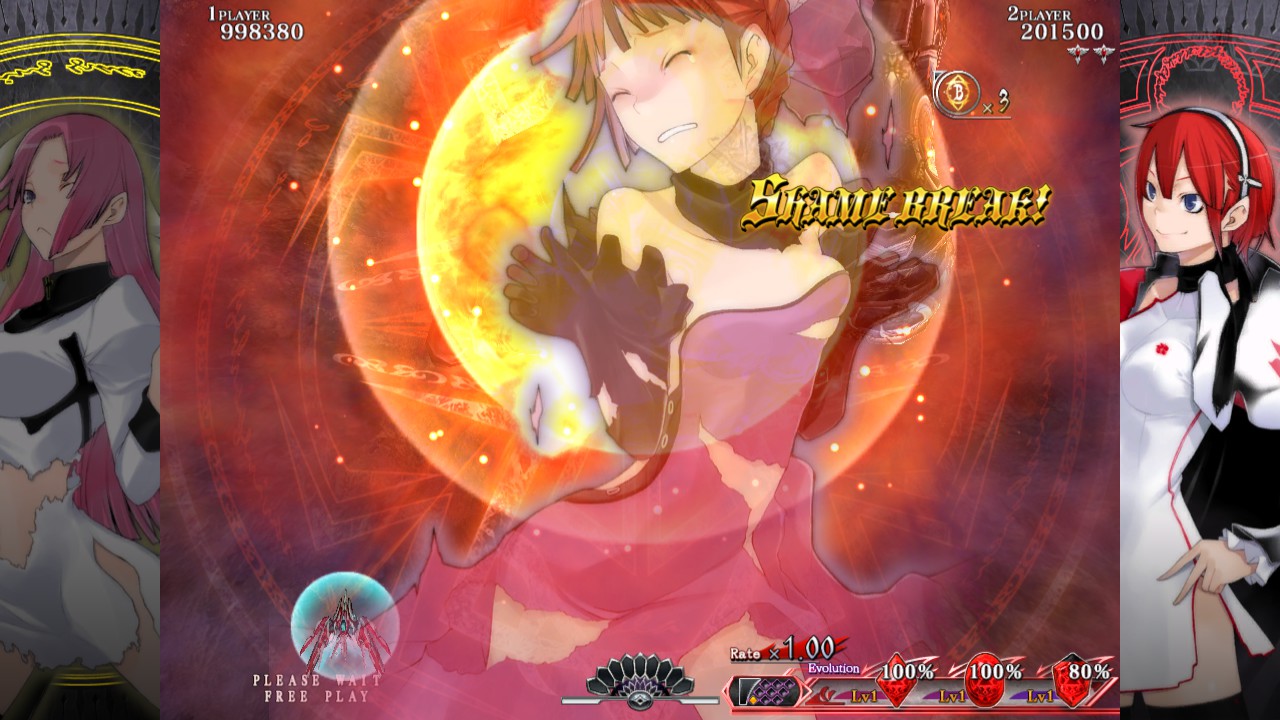Toggle the third Lv1 weapon slot

pos(1038,695)
